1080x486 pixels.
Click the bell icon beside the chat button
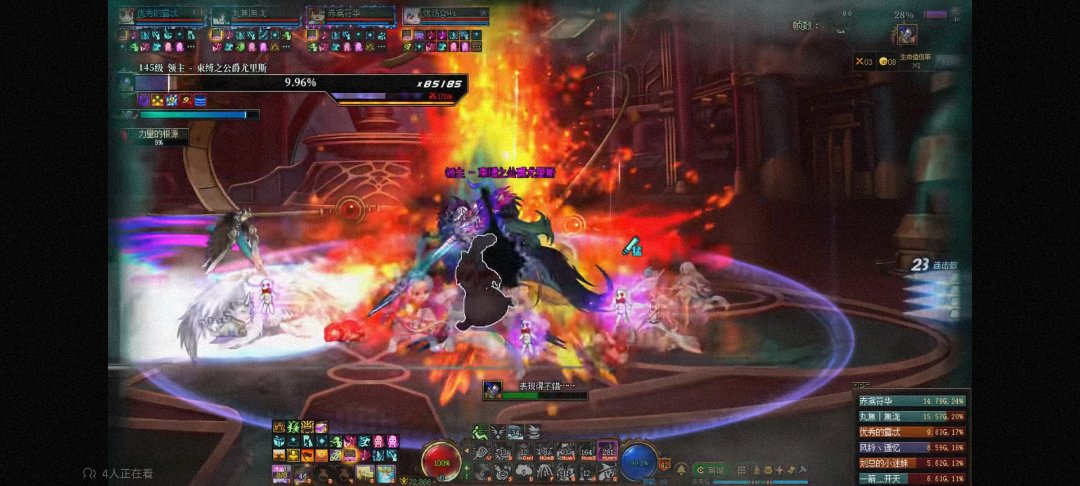click(x=680, y=468)
